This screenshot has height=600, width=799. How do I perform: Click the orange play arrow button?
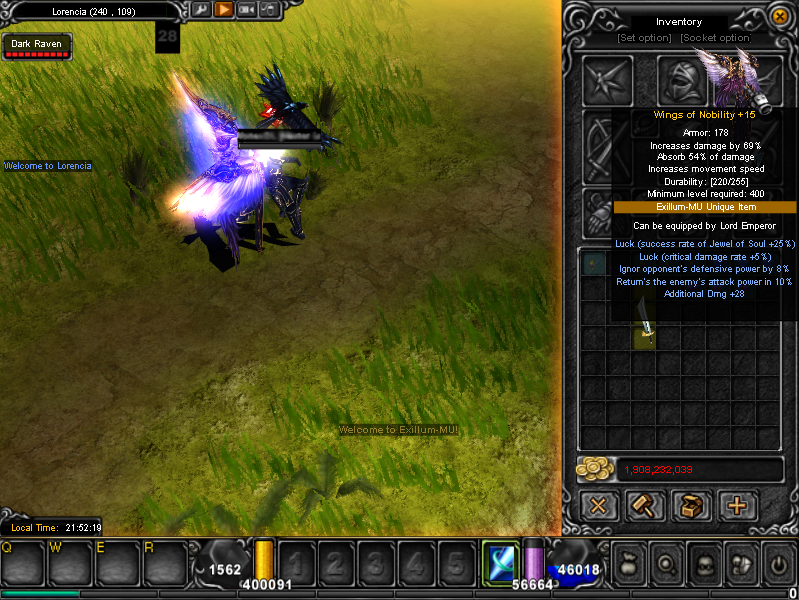(x=224, y=10)
